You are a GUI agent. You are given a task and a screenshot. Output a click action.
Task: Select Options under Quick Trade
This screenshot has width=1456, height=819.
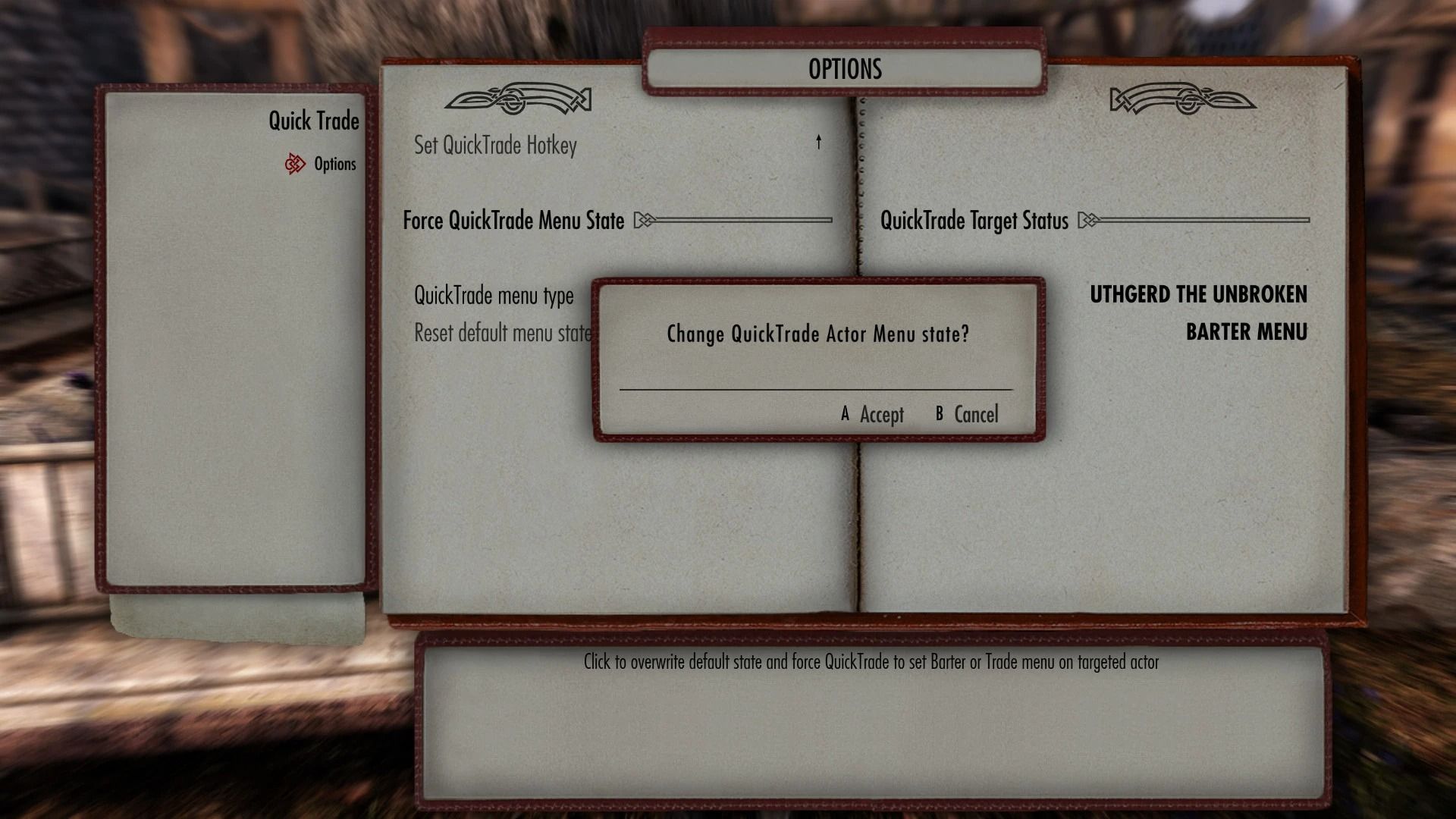(x=335, y=164)
